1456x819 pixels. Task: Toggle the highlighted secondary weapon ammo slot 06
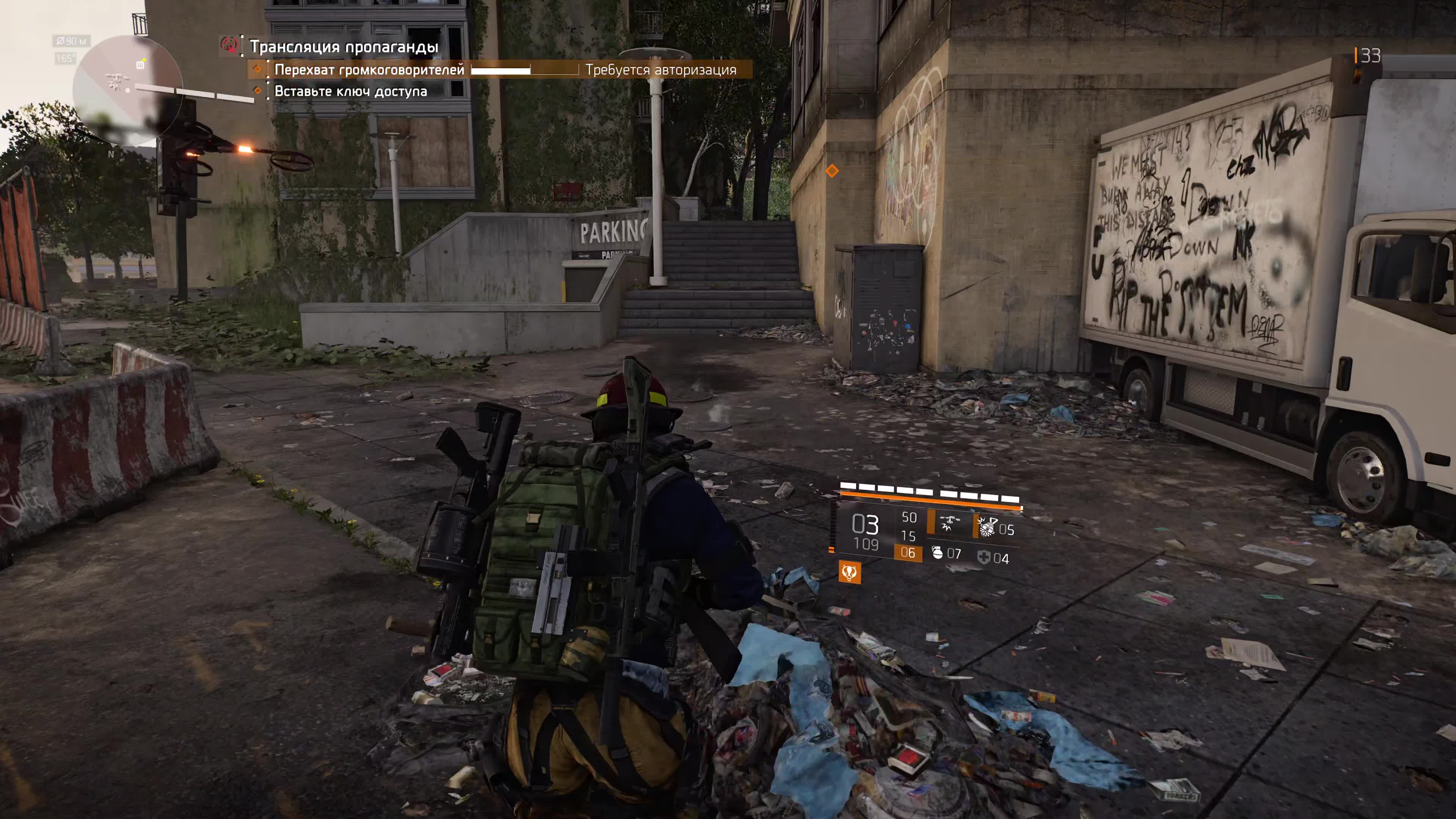coord(908,553)
